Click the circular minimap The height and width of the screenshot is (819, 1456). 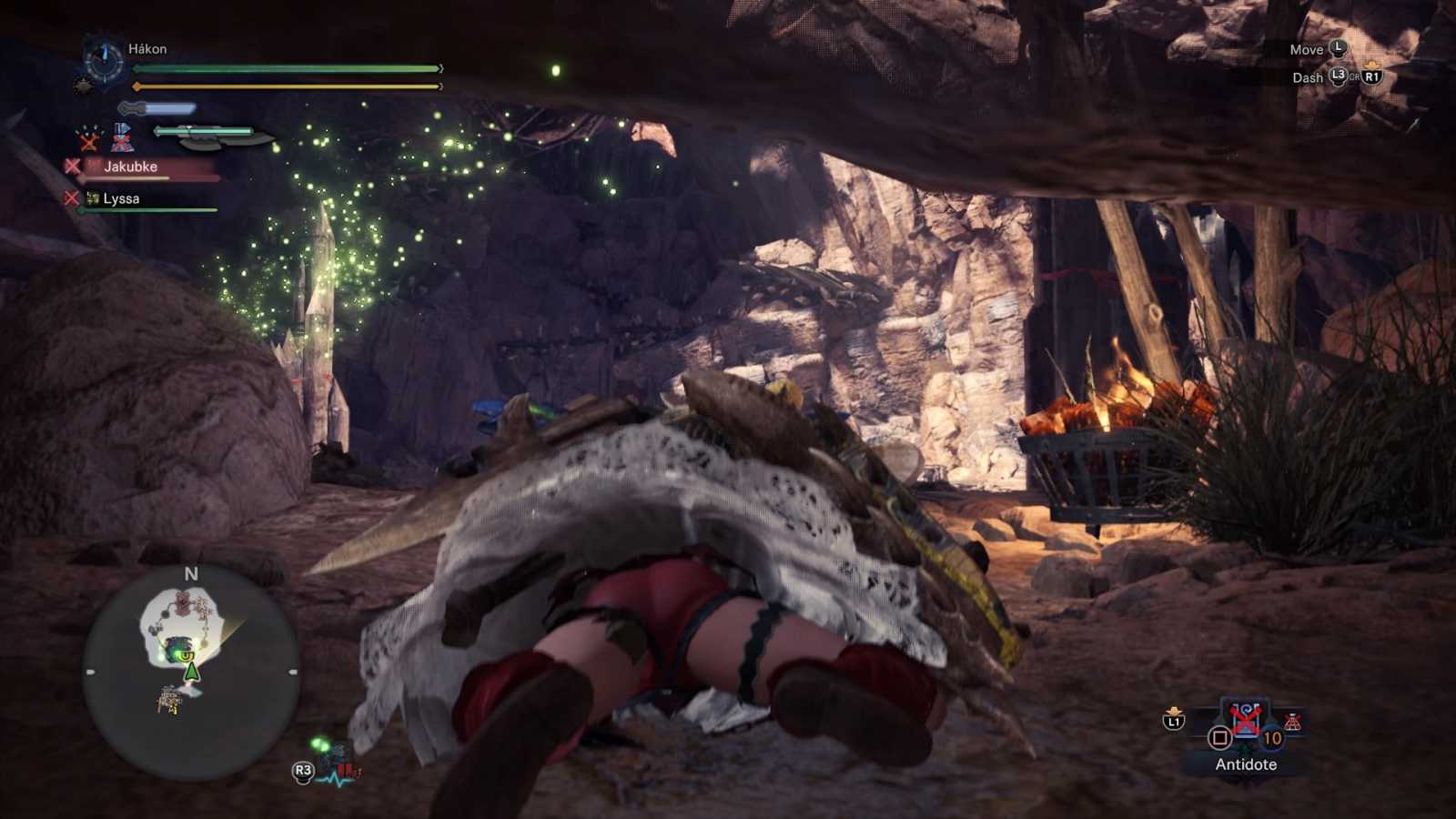(191, 672)
